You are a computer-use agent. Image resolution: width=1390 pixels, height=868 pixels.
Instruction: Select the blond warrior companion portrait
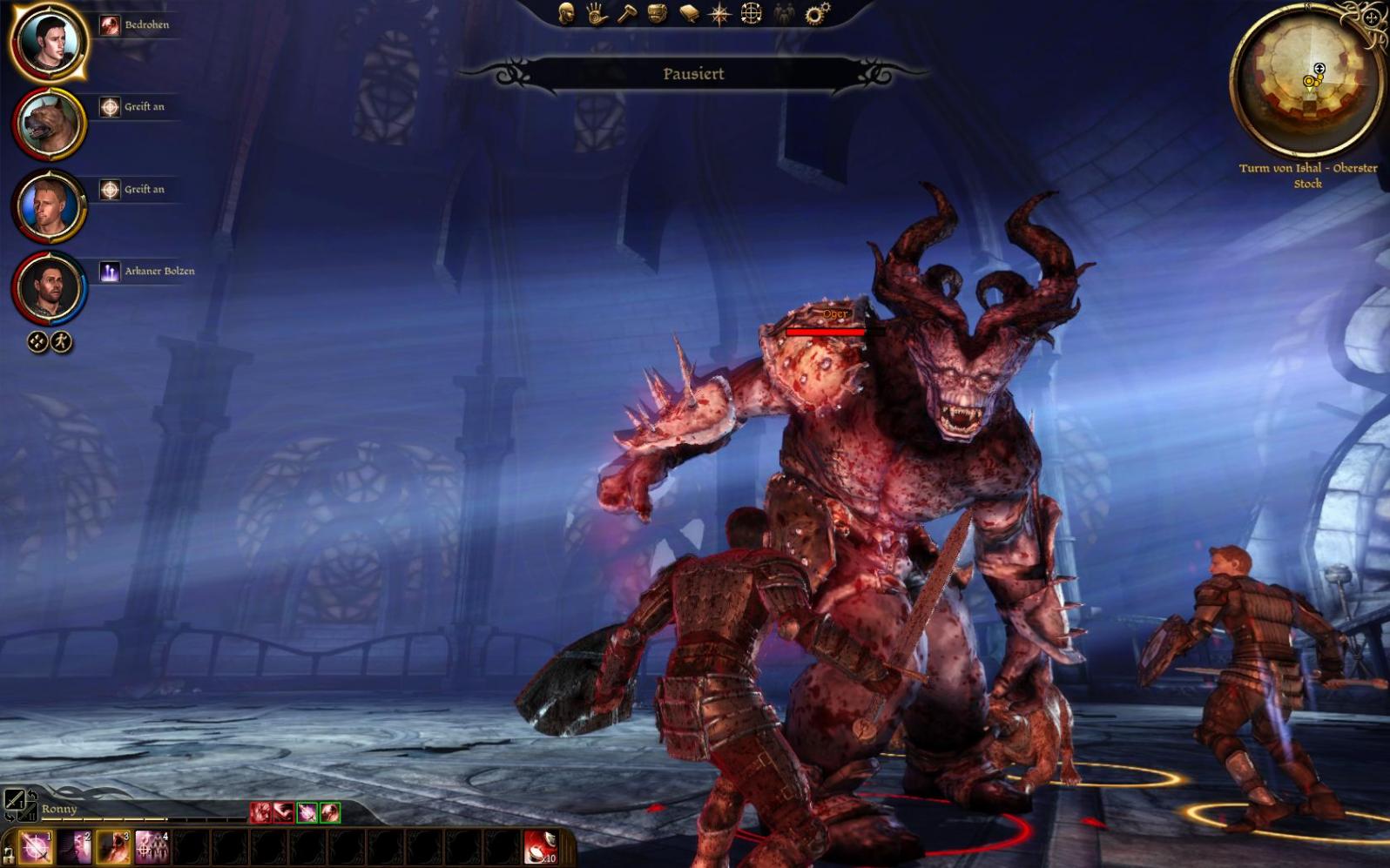point(48,206)
